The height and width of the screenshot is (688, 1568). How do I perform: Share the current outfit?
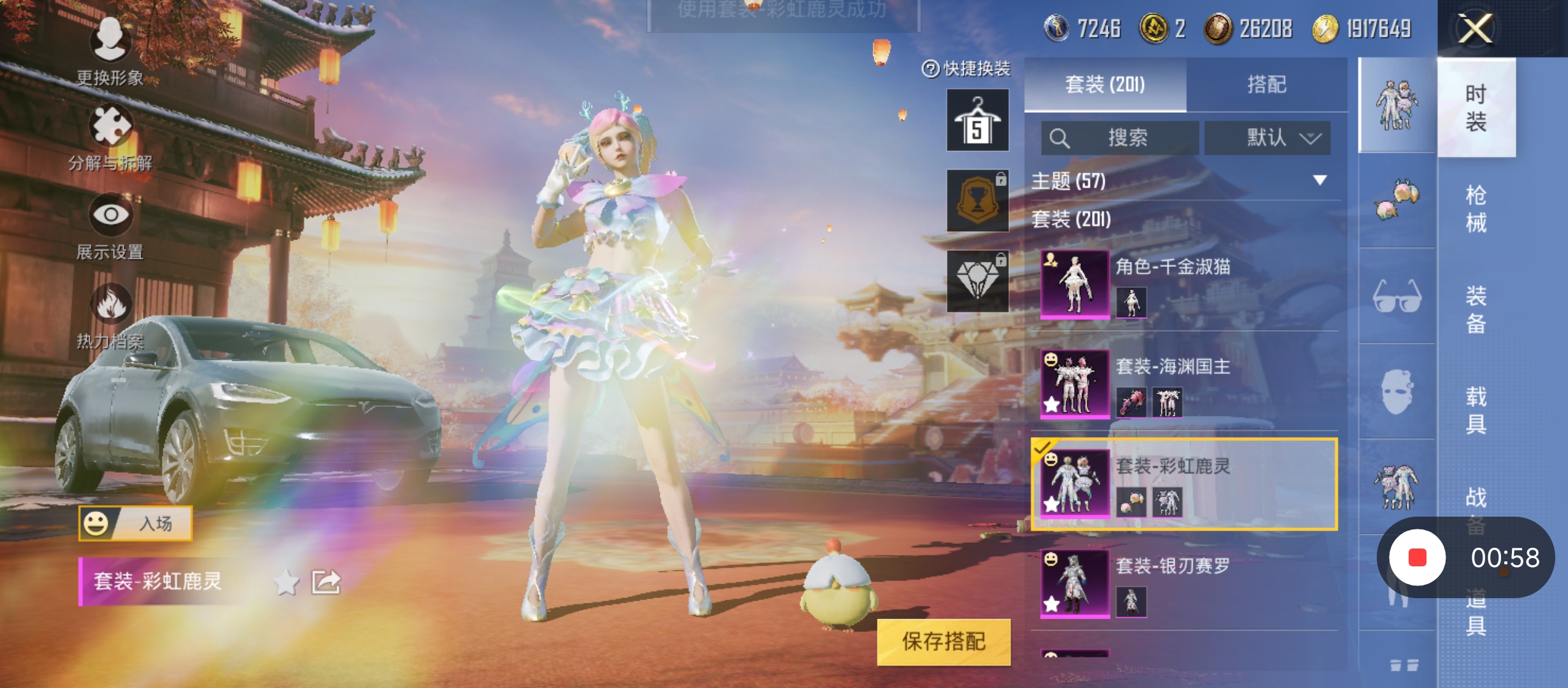tap(326, 582)
